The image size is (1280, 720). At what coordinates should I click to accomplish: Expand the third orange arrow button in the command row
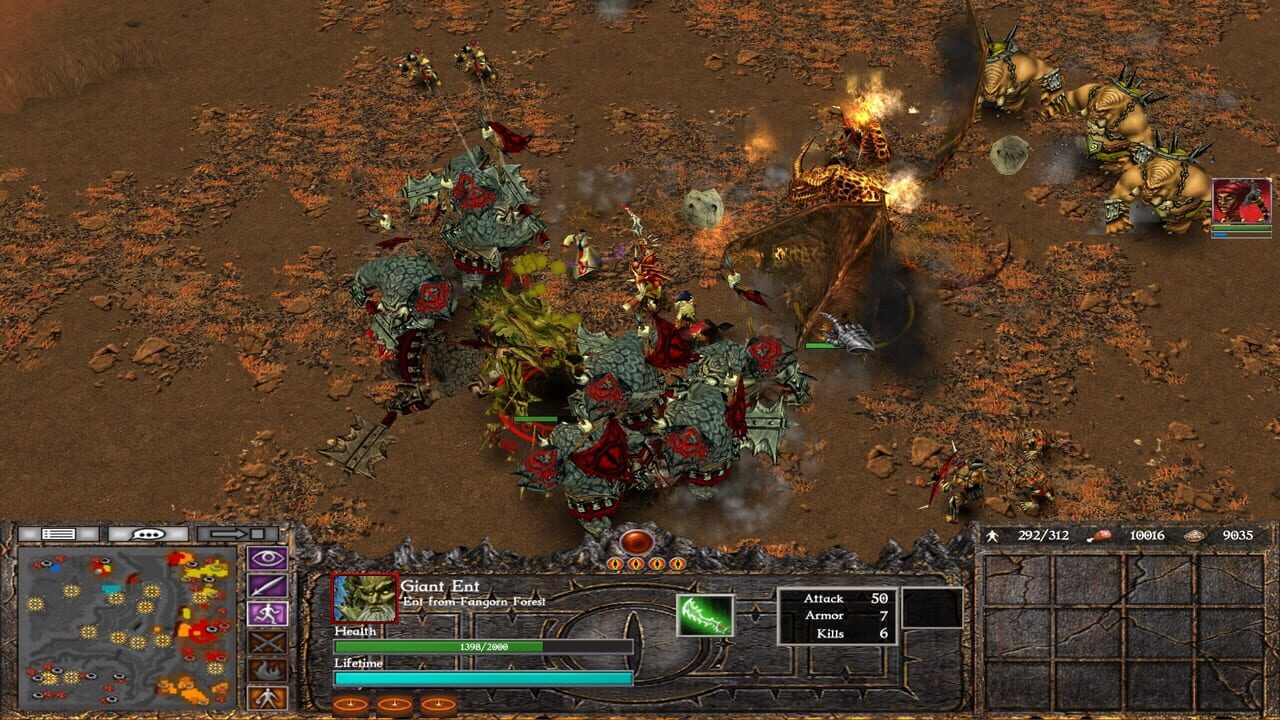pyautogui.click(x=437, y=704)
